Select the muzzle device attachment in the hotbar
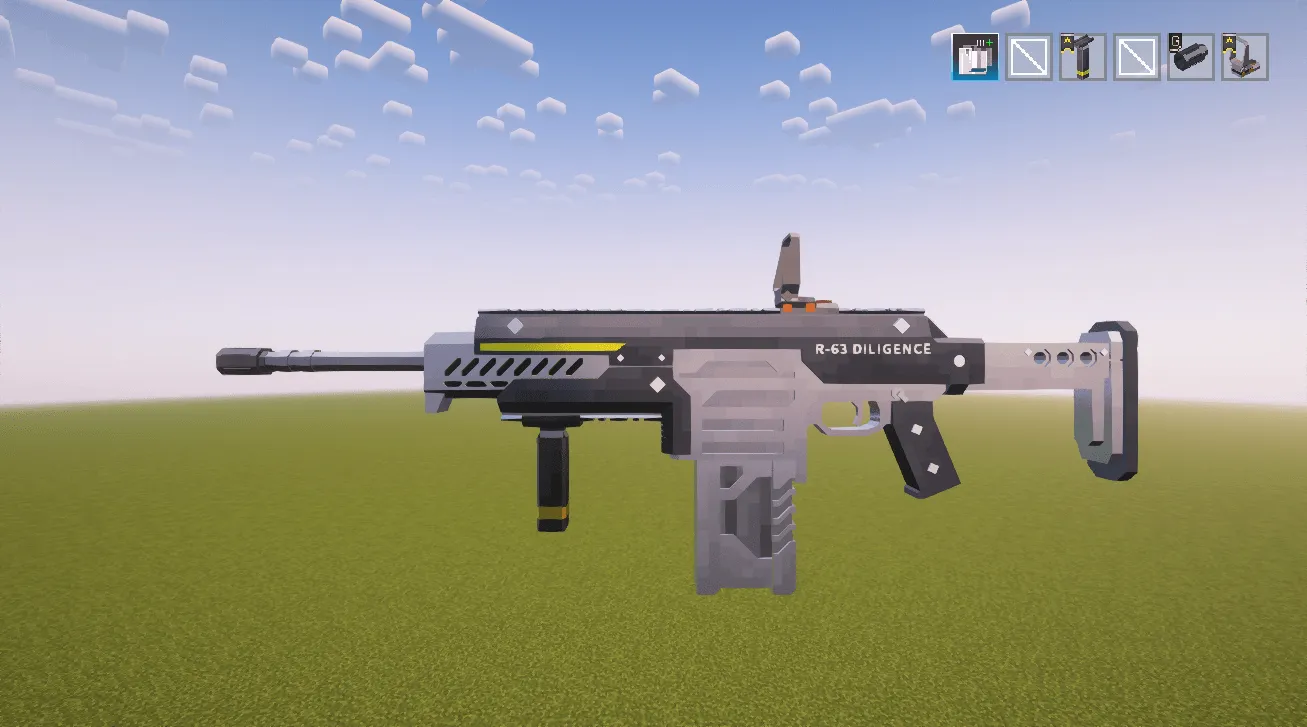Viewport: 1307px width, 727px height. [1193, 58]
